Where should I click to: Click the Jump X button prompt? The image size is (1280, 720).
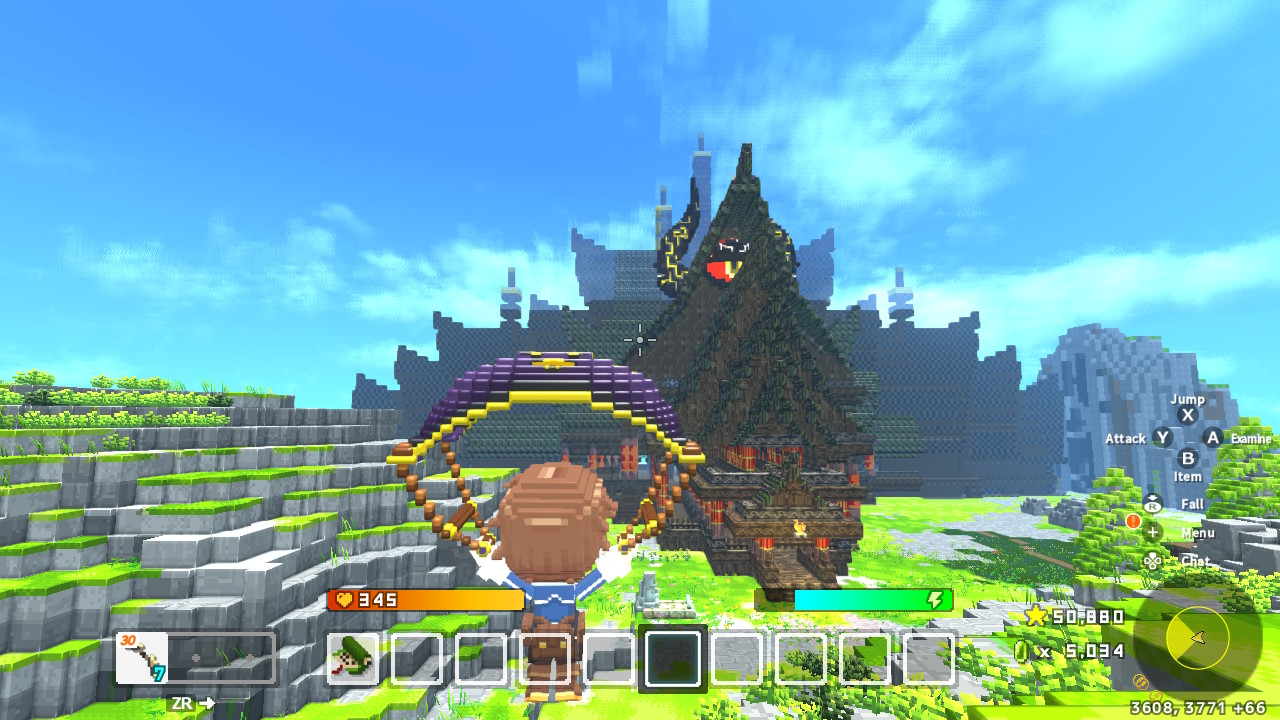(1186, 415)
